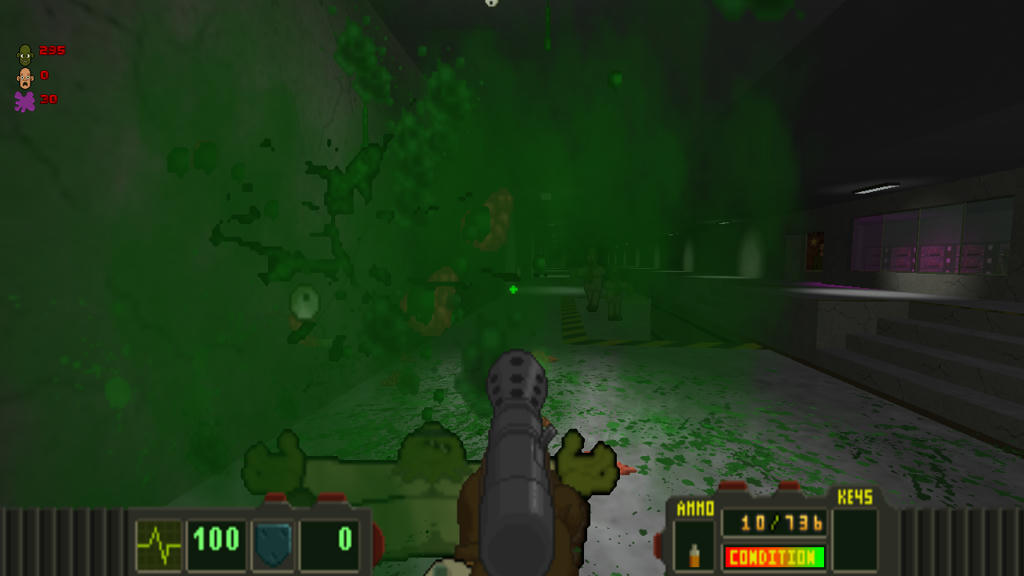Click the purple splat counter icon
Image resolution: width=1024 pixels, height=576 pixels.
pos(25,101)
